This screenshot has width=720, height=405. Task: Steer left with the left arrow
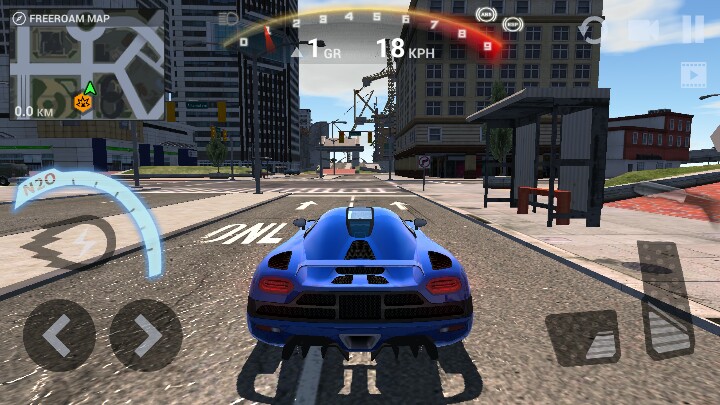59,336
